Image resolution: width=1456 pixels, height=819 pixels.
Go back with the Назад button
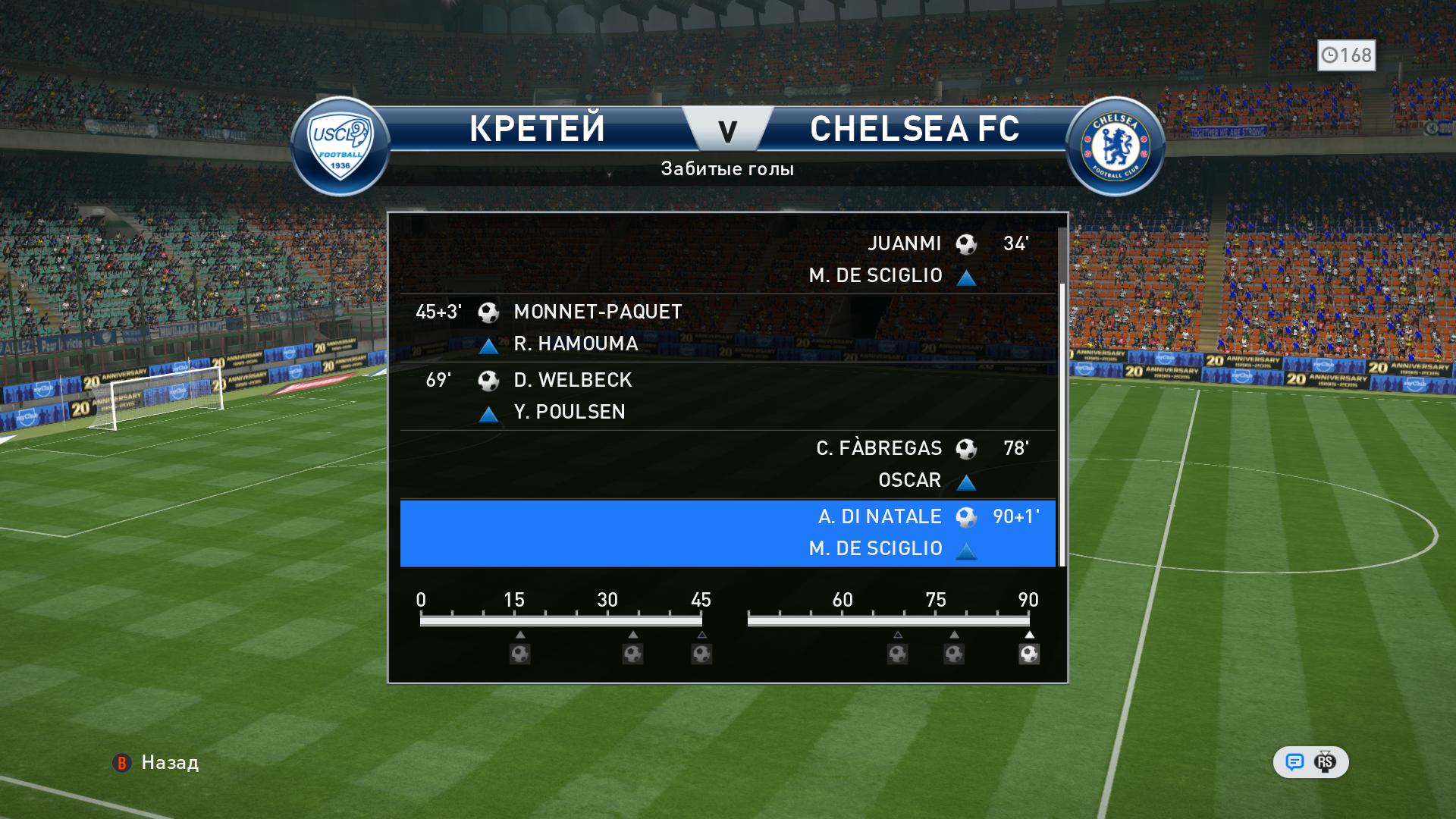tap(156, 763)
